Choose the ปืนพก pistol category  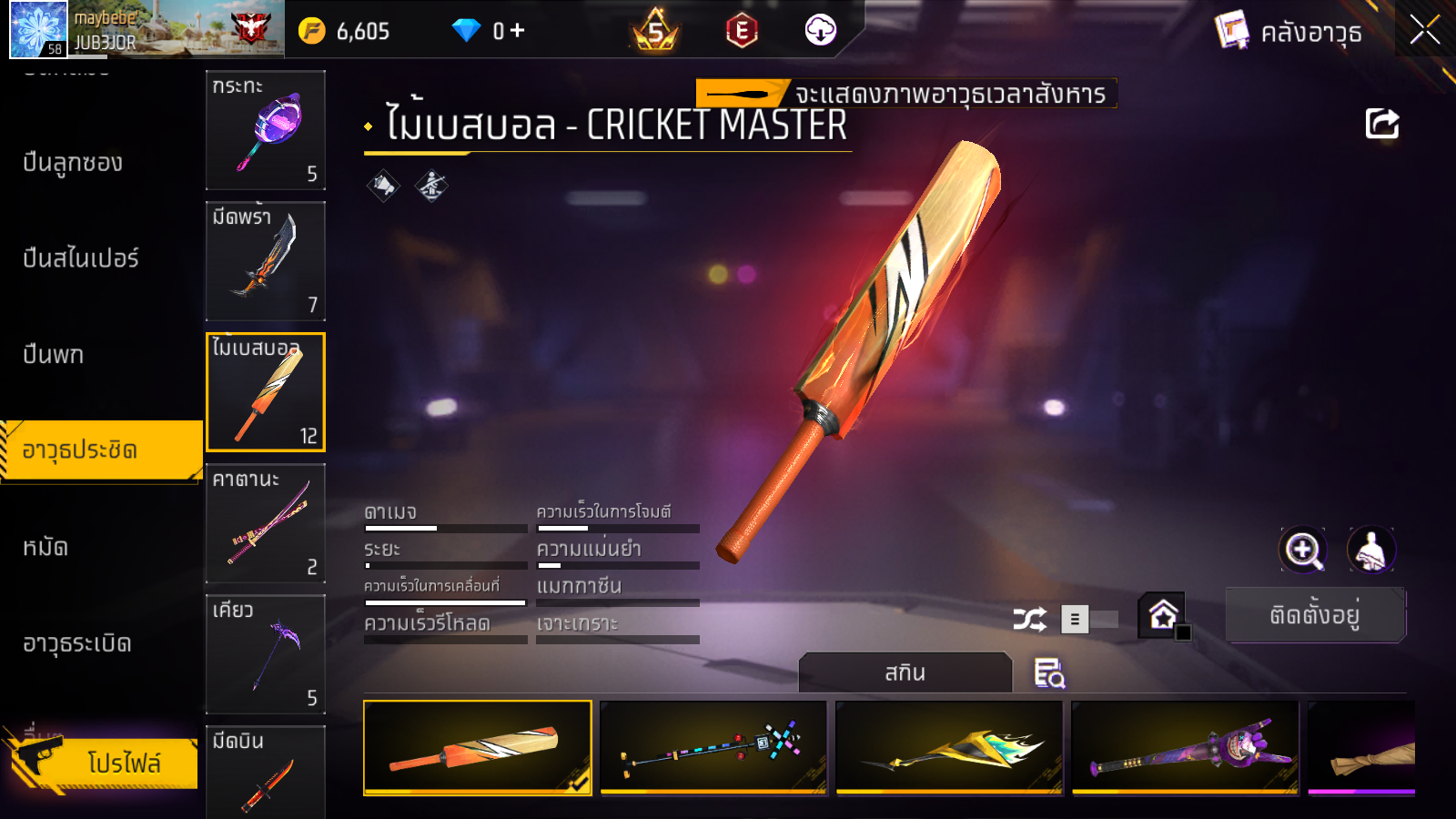54,355
